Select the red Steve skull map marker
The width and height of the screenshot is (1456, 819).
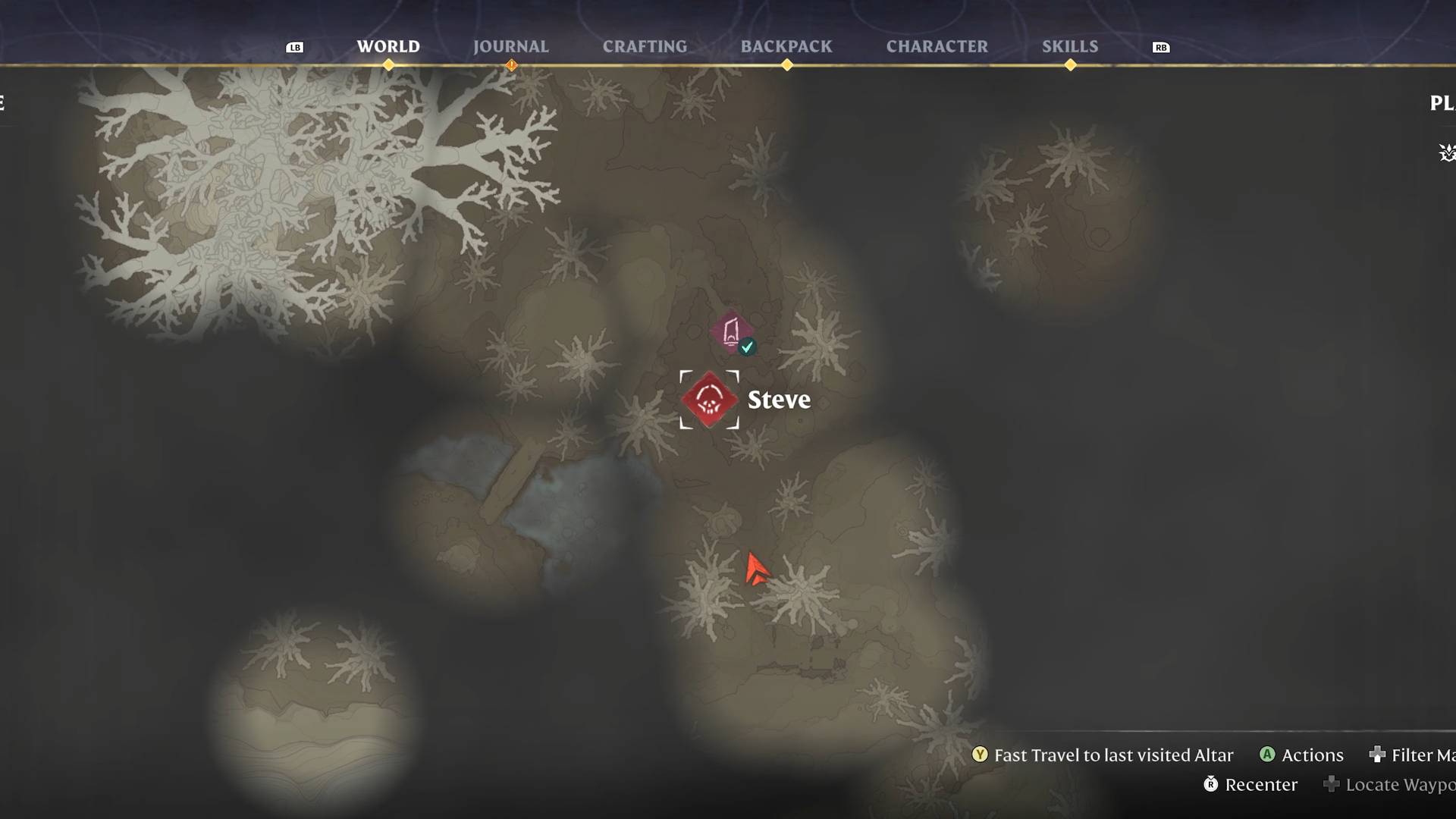709,400
